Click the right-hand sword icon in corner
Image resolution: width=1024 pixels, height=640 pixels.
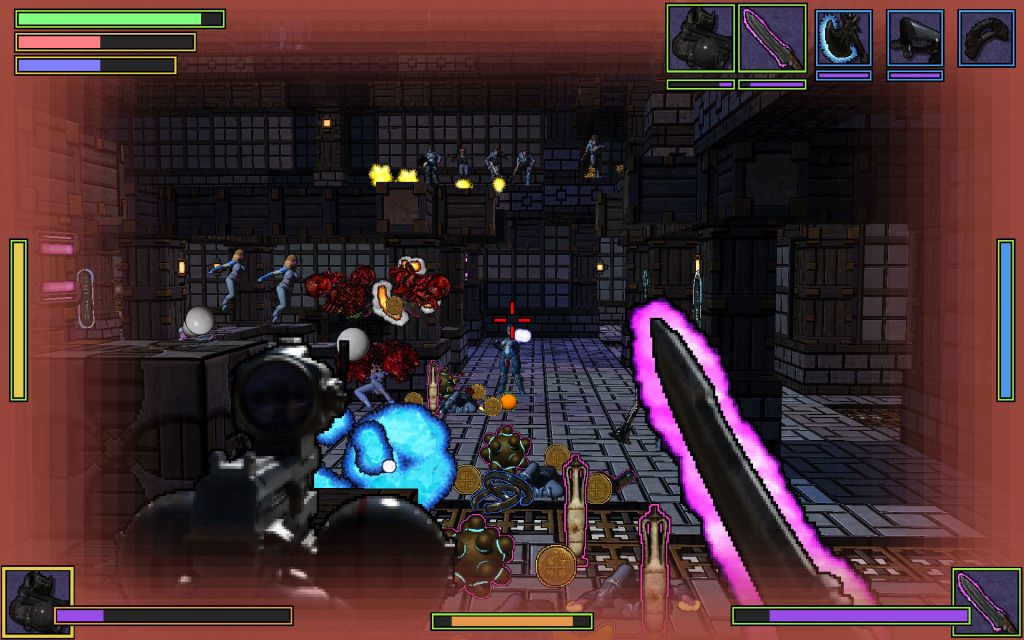click(x=986, y=602)
